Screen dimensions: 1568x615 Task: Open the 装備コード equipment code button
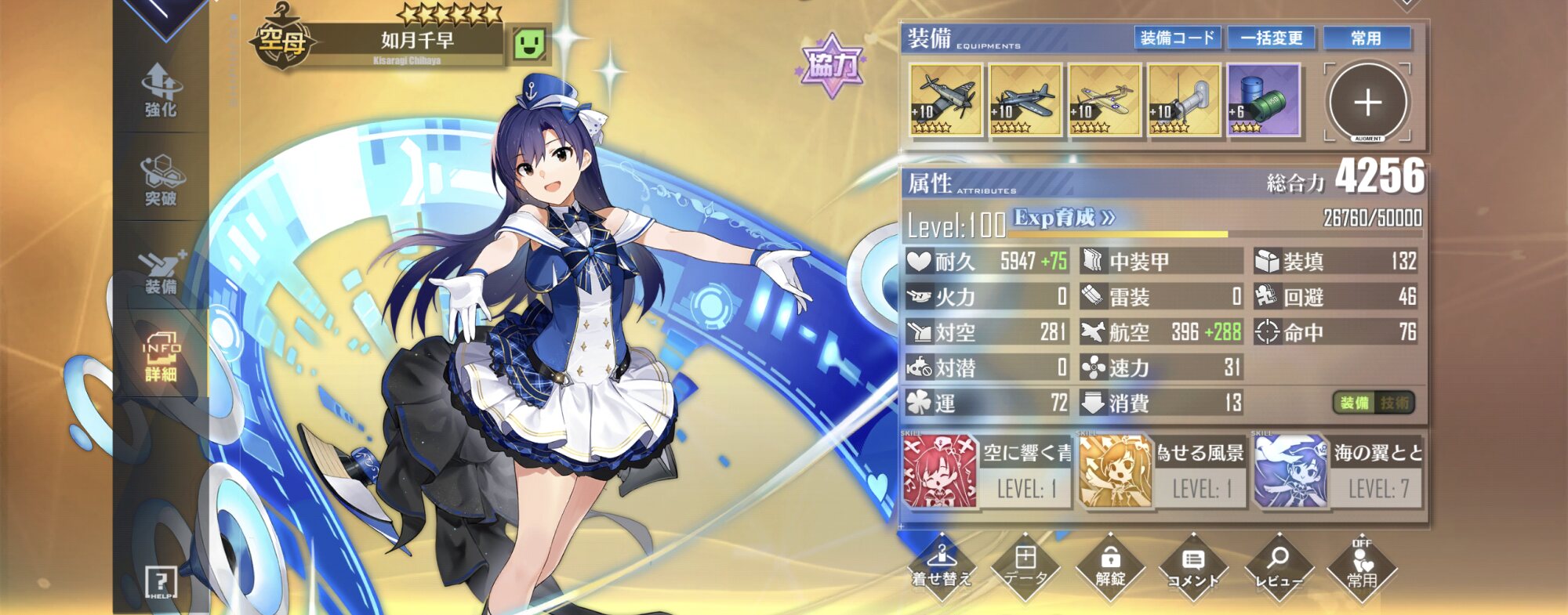coord(1177,38)
